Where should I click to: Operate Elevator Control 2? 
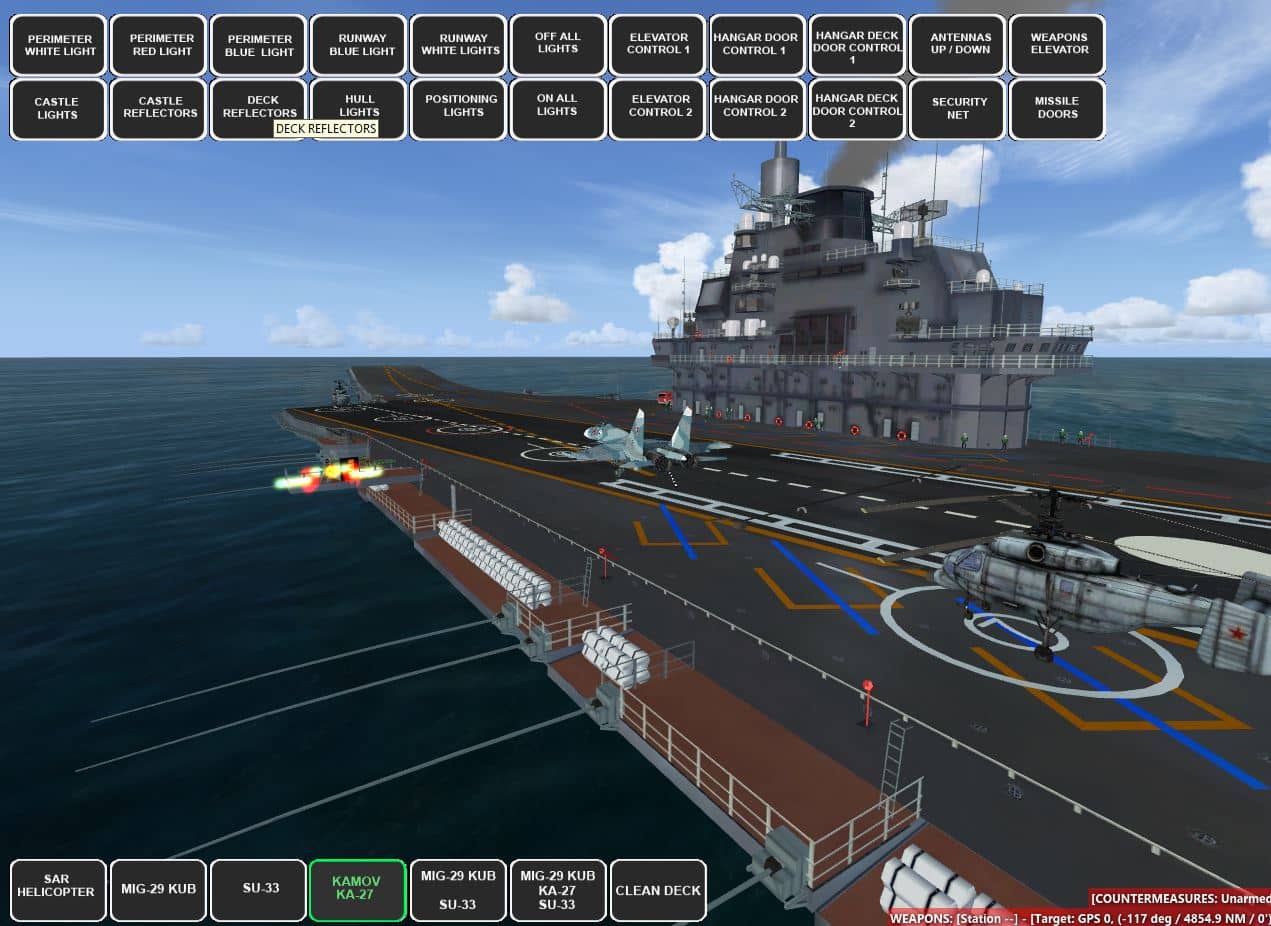pos(658,109)
